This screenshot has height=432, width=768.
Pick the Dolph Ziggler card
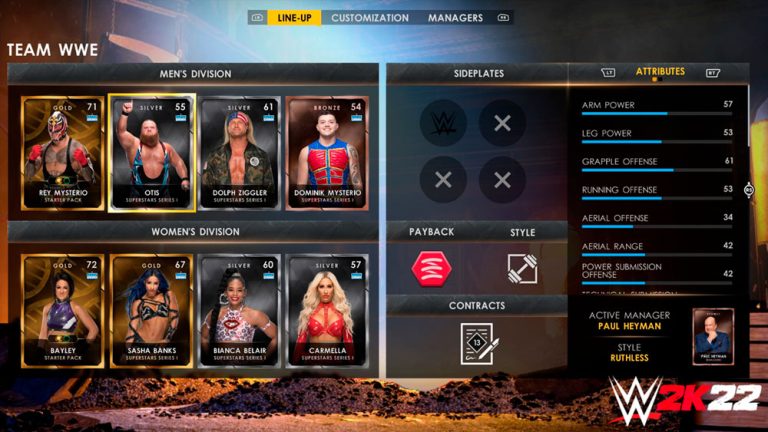(240, 153)
